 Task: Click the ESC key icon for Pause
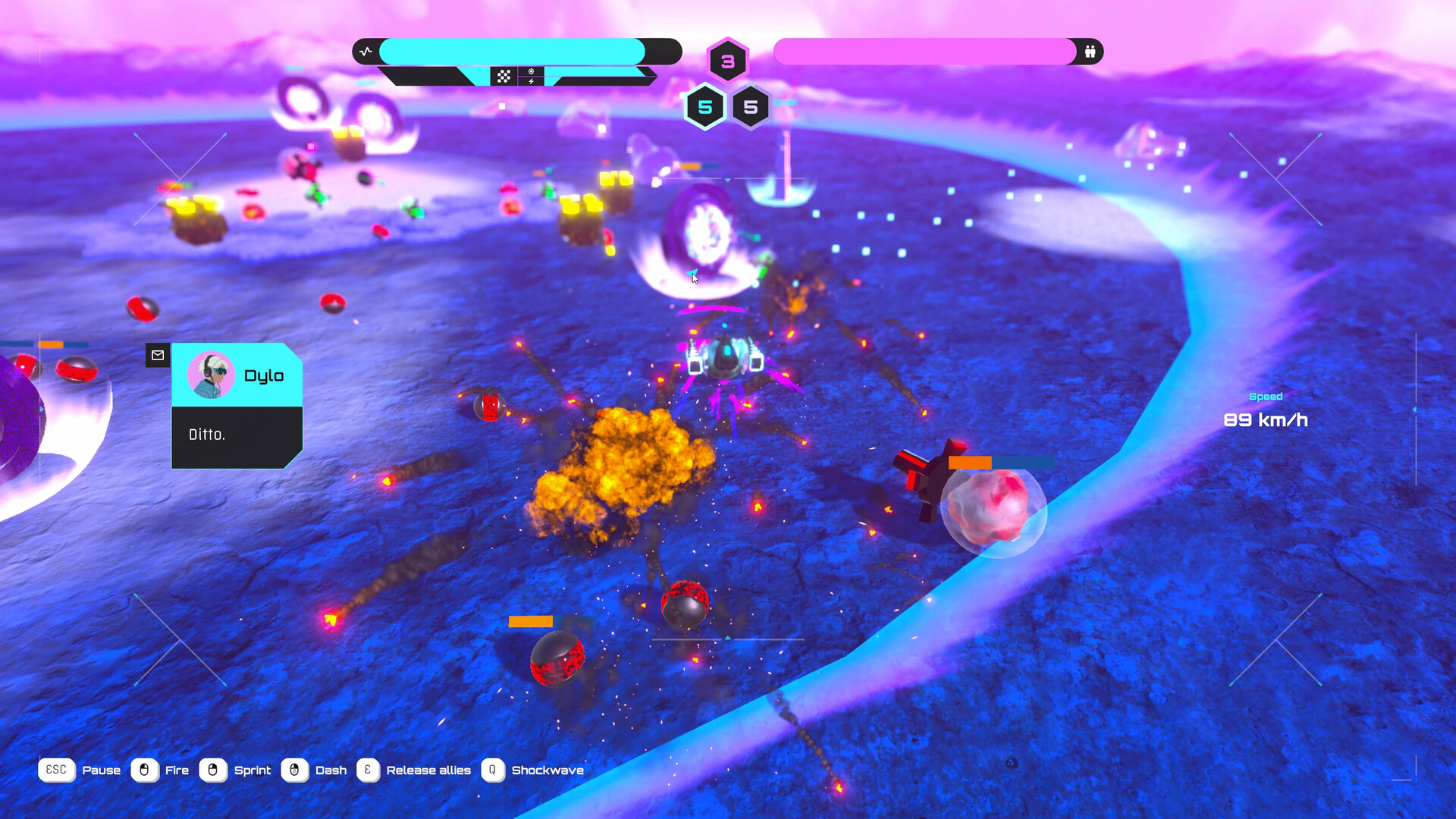tap(56, 770)
